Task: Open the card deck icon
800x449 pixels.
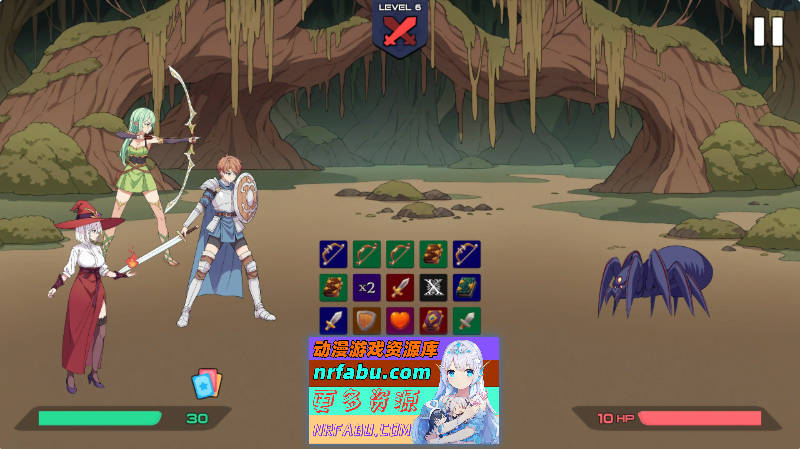Action: point(205,384)
